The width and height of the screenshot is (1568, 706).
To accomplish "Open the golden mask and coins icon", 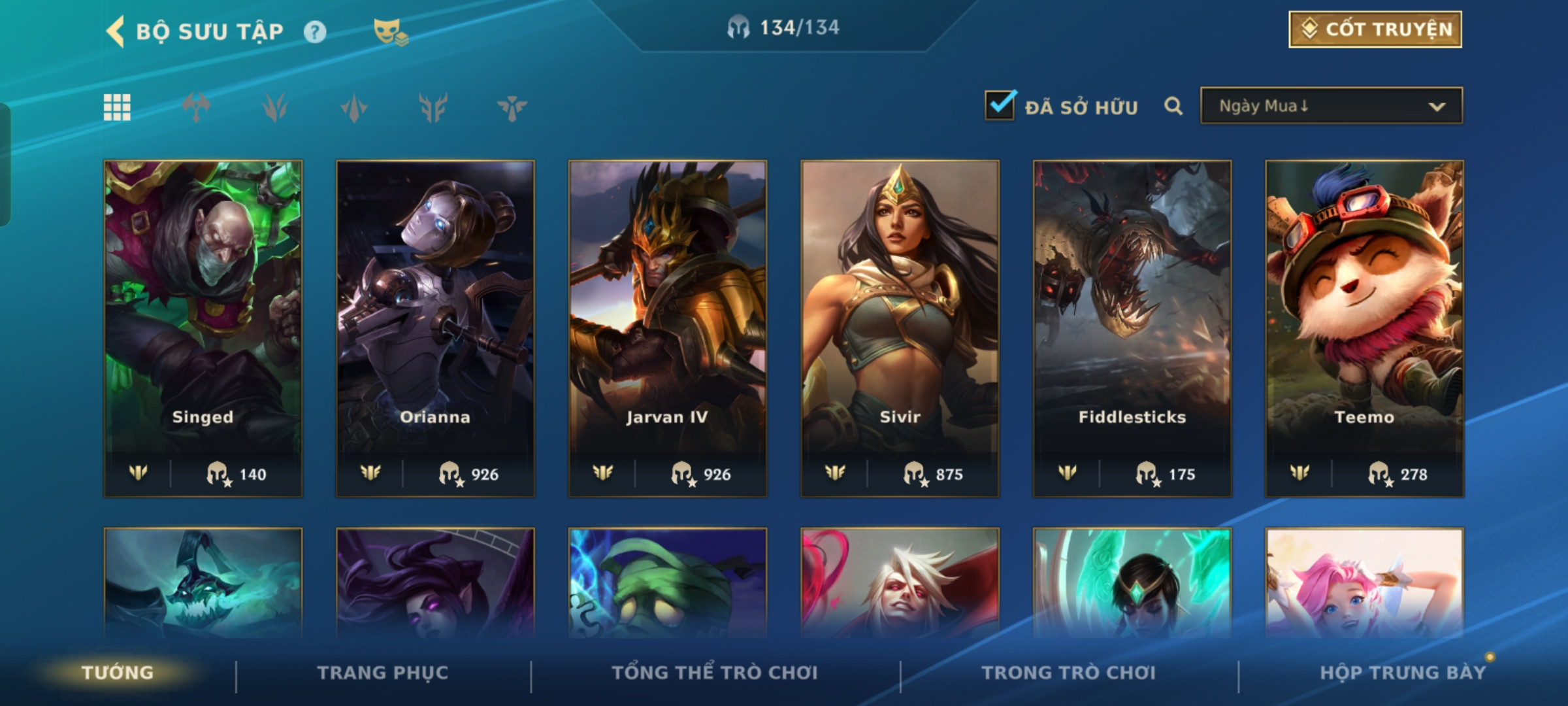I will (390, 32).
